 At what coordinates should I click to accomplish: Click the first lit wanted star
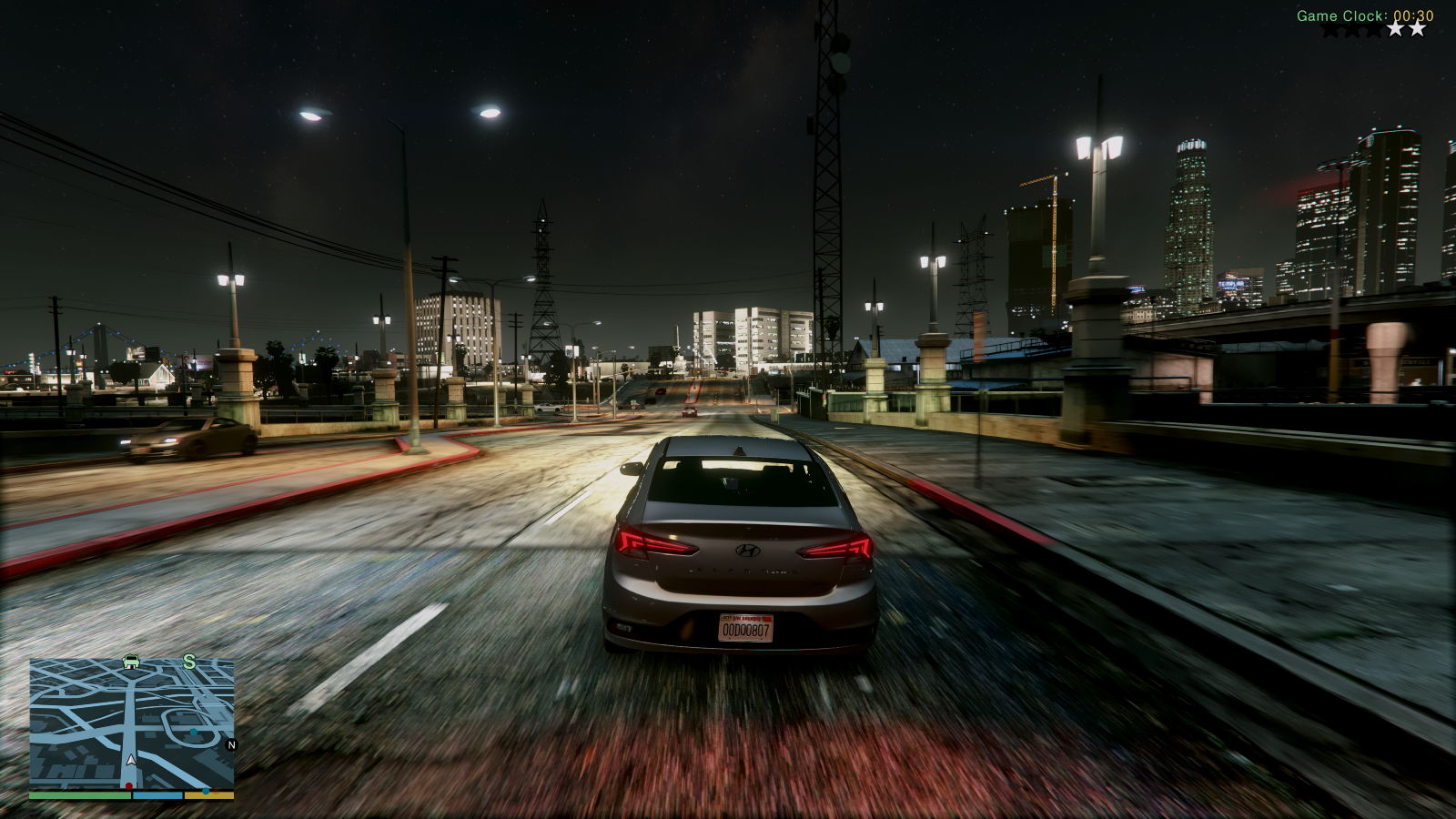click(x=1396, y=29)
